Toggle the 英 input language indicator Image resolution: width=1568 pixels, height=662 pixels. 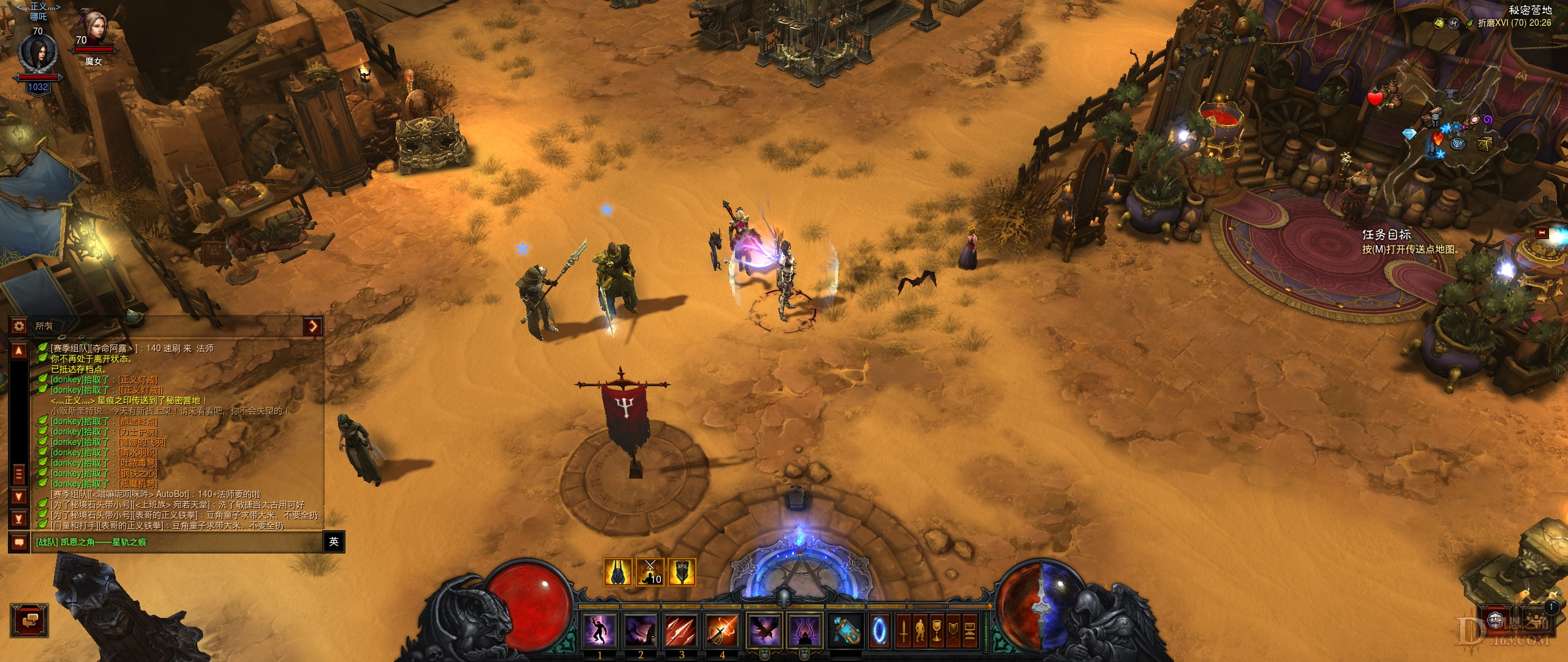tap(334, 542)
